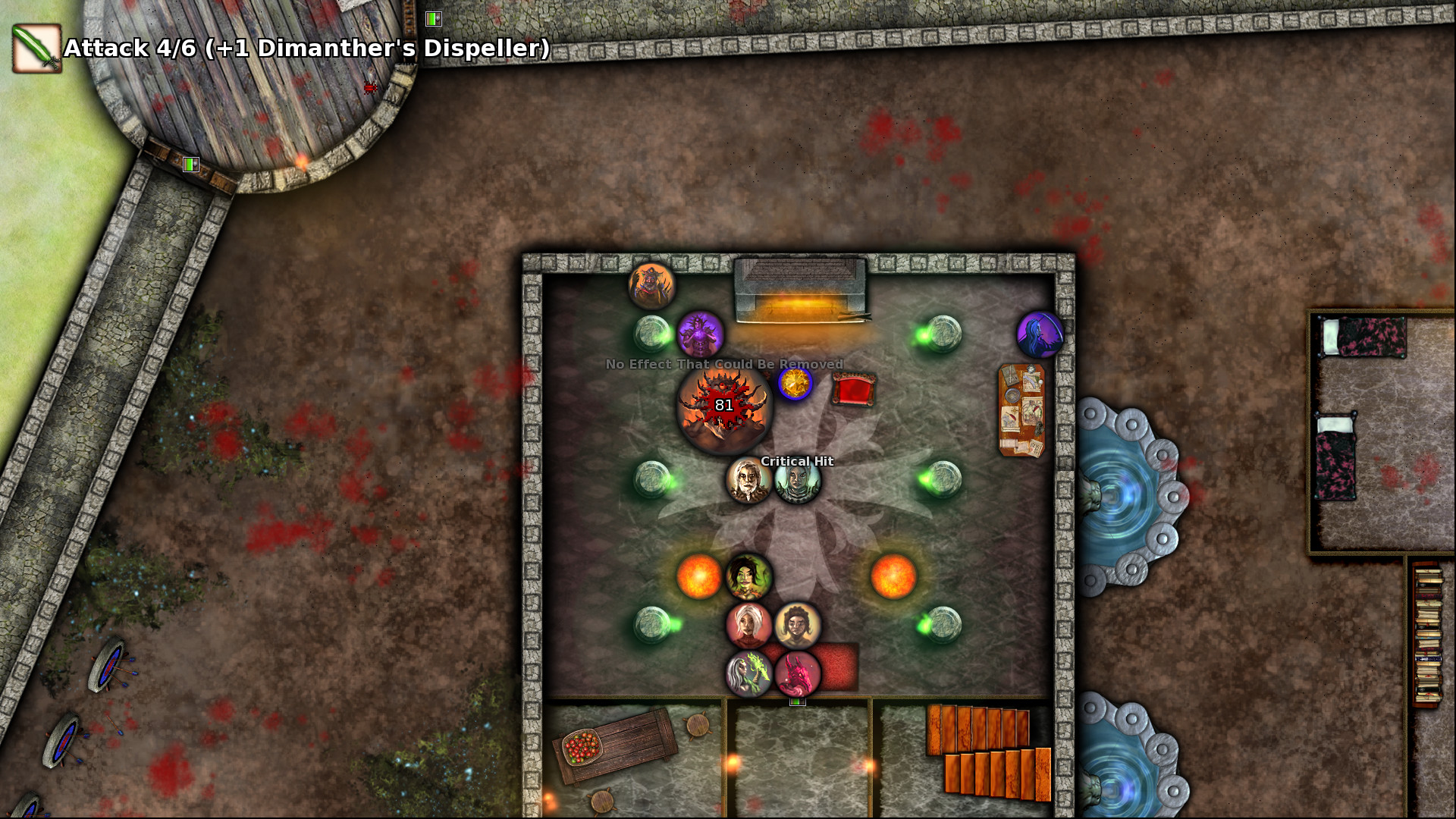Click the glowing amber gem token
1456x819 pixels.
[x=795, y=384]
